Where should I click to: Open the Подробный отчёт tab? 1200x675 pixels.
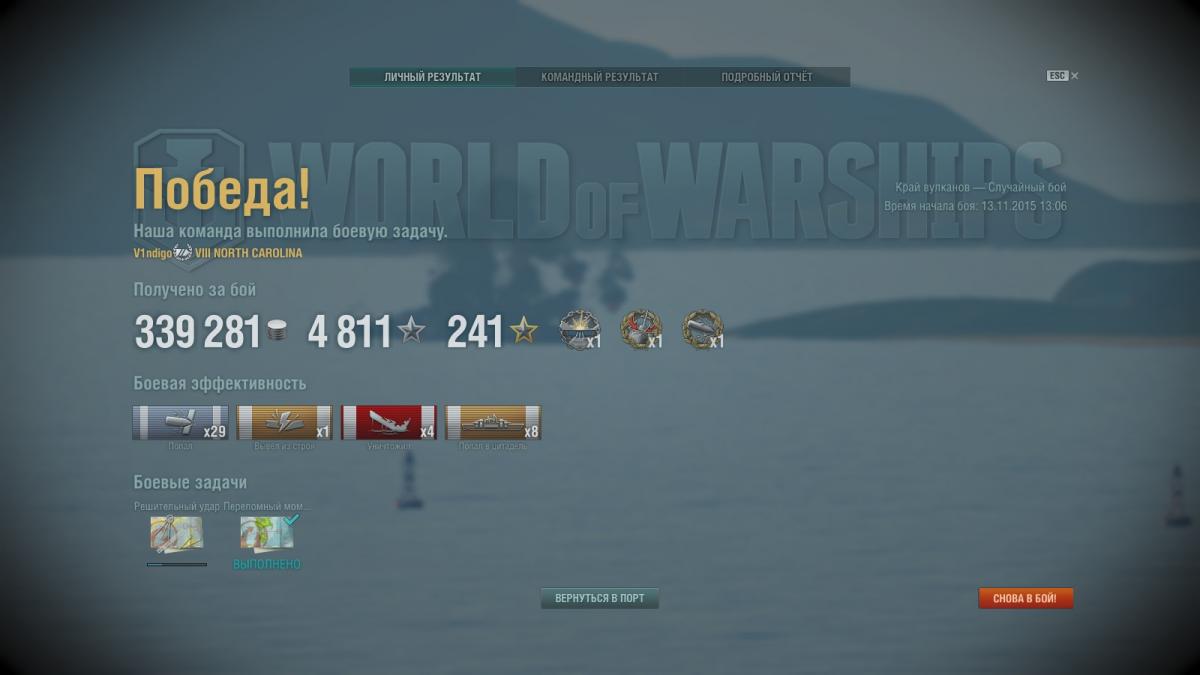coord(767,77)
